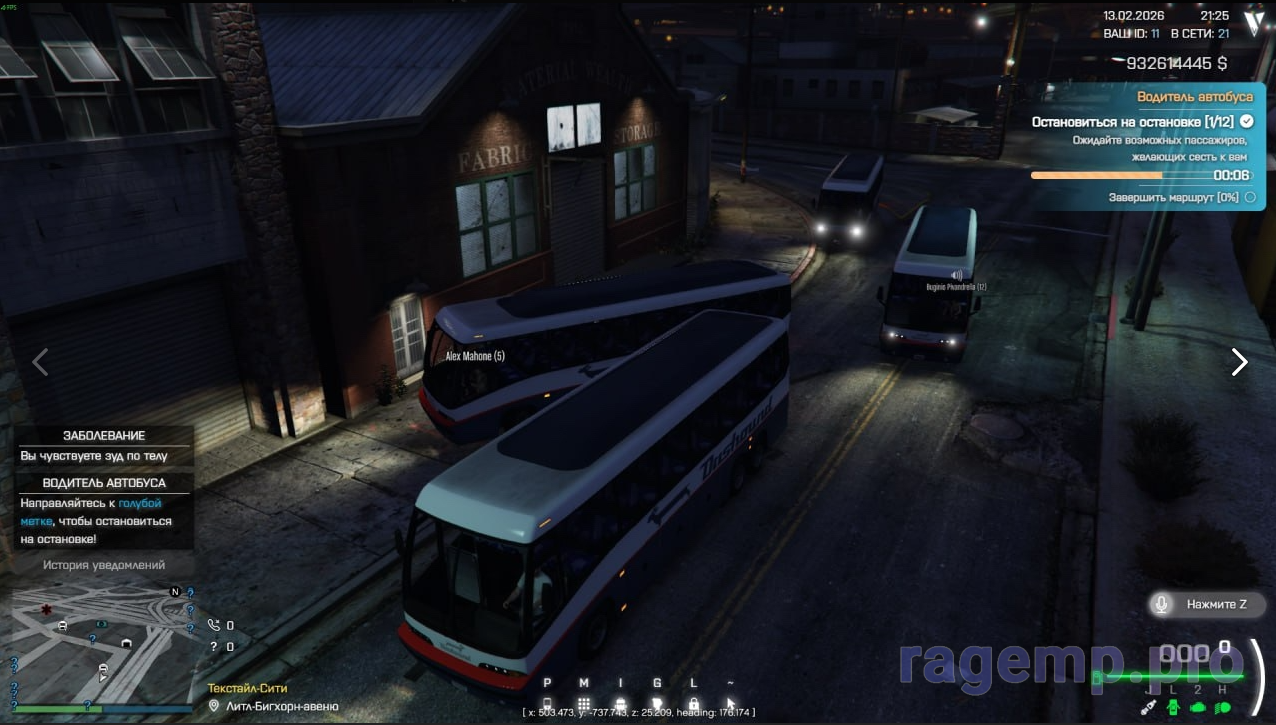Toggle the vehicle lock padlock icon
This screenshot has height=725, width=1276.
pos(694,704)
